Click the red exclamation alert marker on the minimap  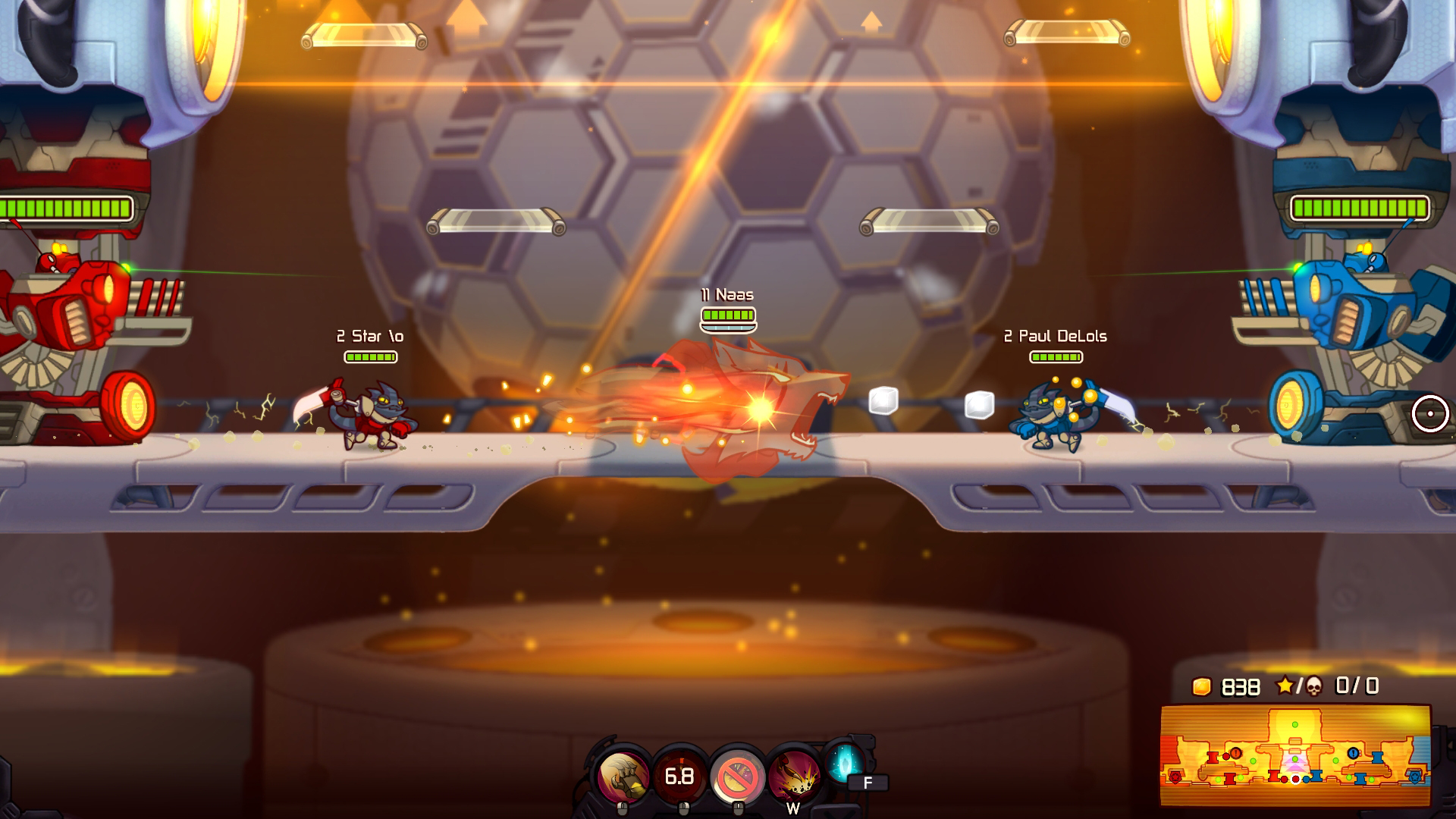click(1235, 753)
